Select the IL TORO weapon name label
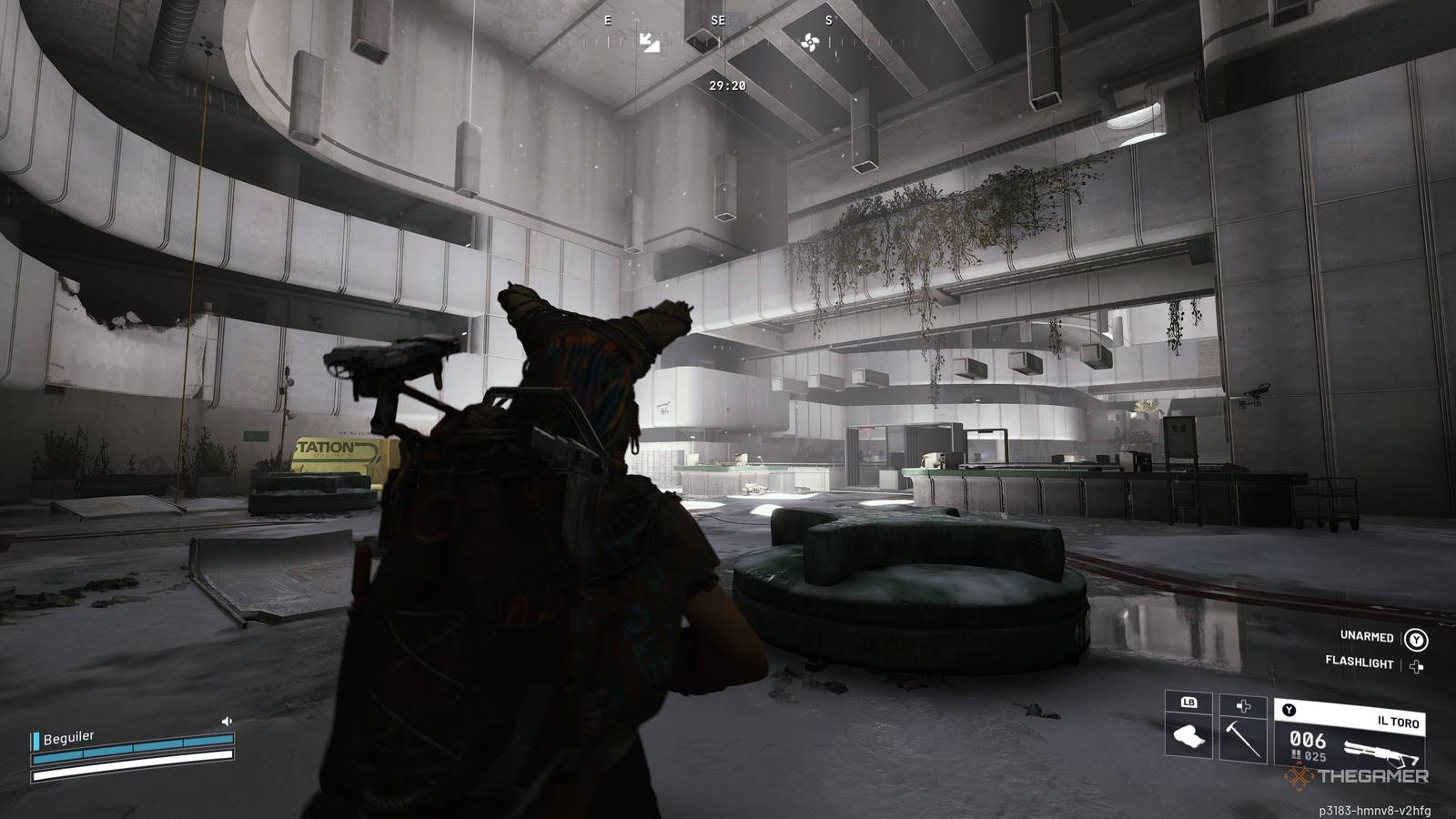Image resolution: width=1456 pixels, height=819 pixels. click(x=1398, y=722)
